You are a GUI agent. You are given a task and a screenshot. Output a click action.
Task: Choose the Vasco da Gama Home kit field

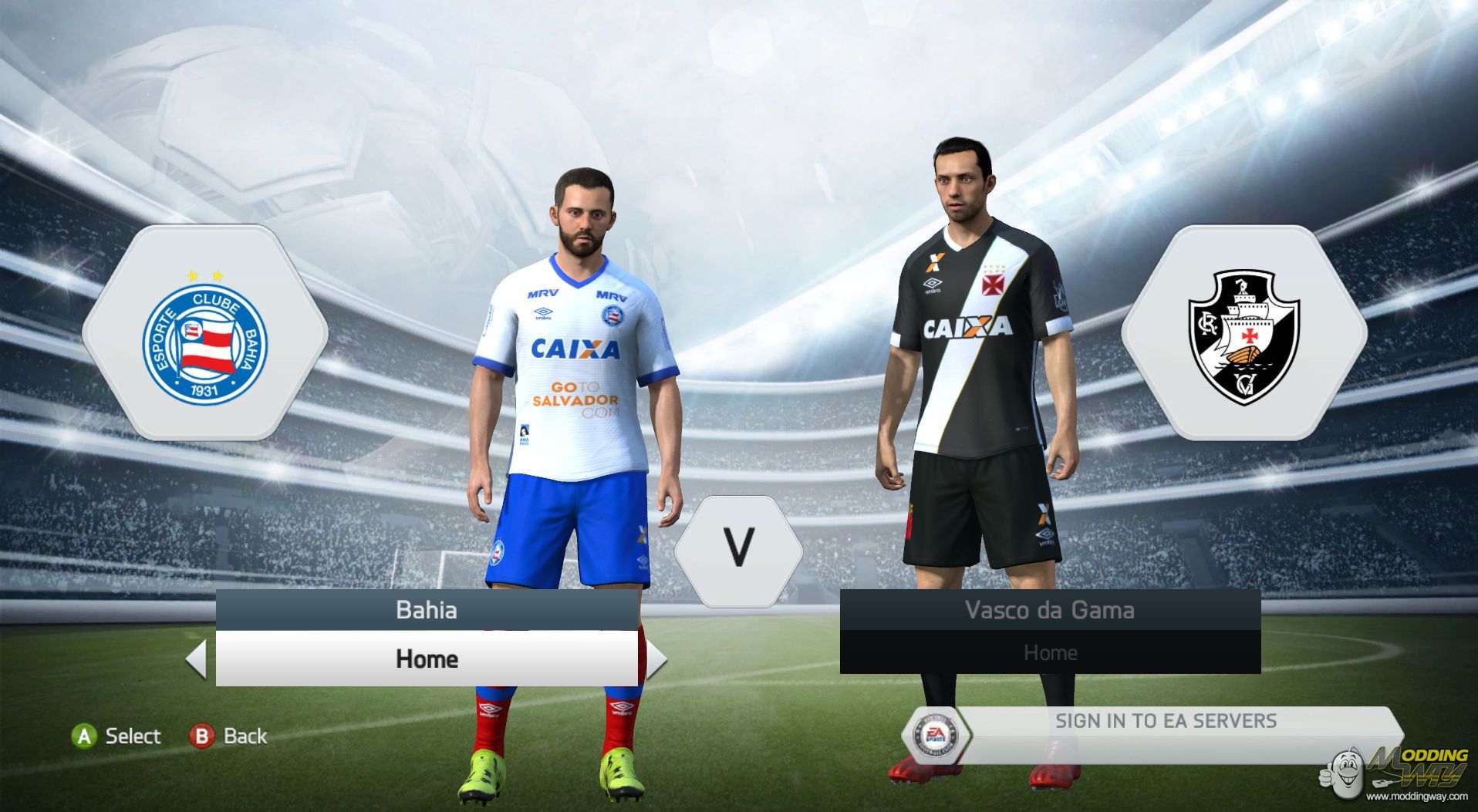1050,652
